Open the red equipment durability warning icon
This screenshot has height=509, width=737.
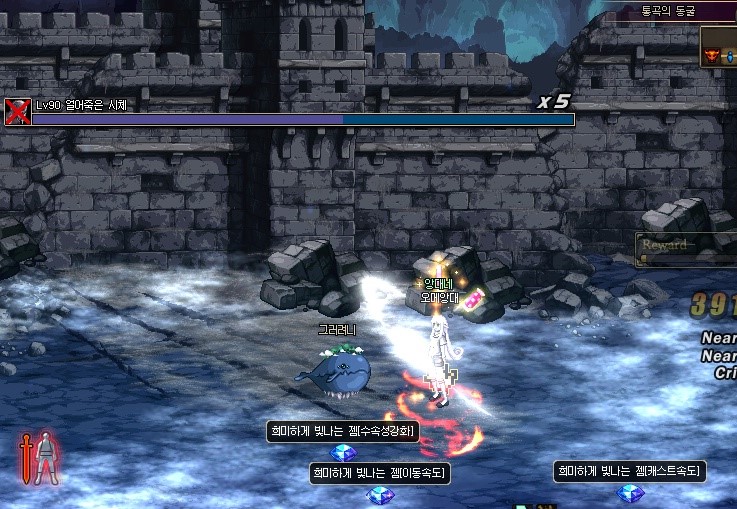tap(38, 459)
